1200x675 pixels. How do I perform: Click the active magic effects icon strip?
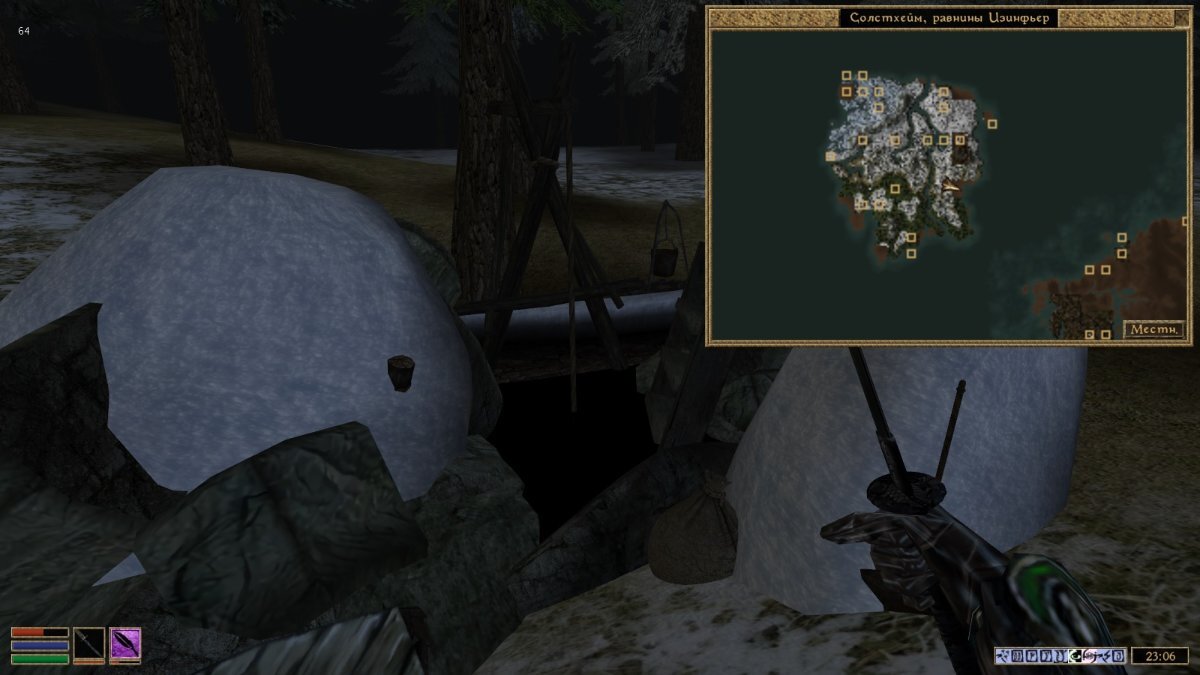1061,656
